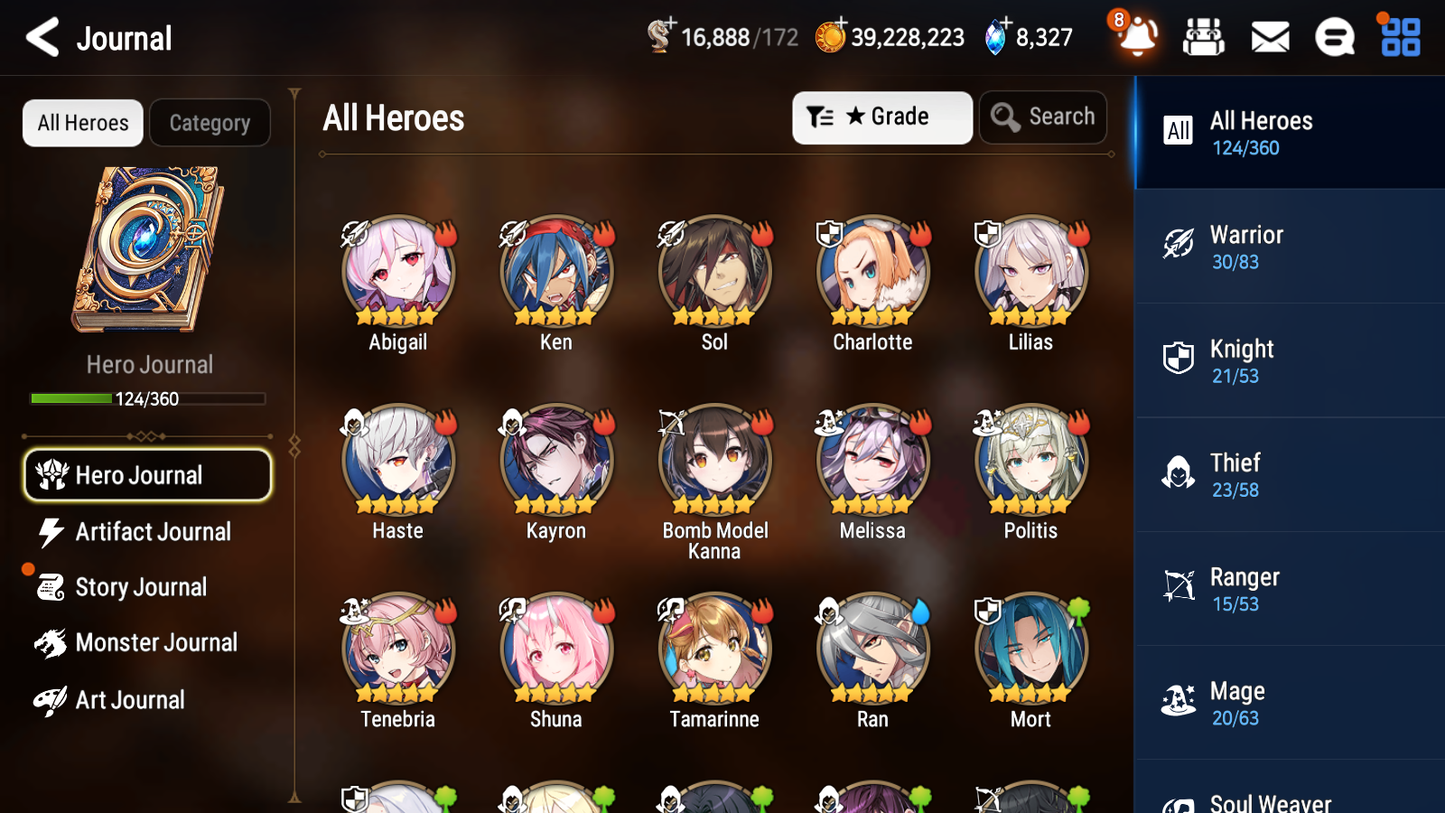Select Tamarinne's hero portrait
The width and height of the screenshot is (1445, 813).
714,648
